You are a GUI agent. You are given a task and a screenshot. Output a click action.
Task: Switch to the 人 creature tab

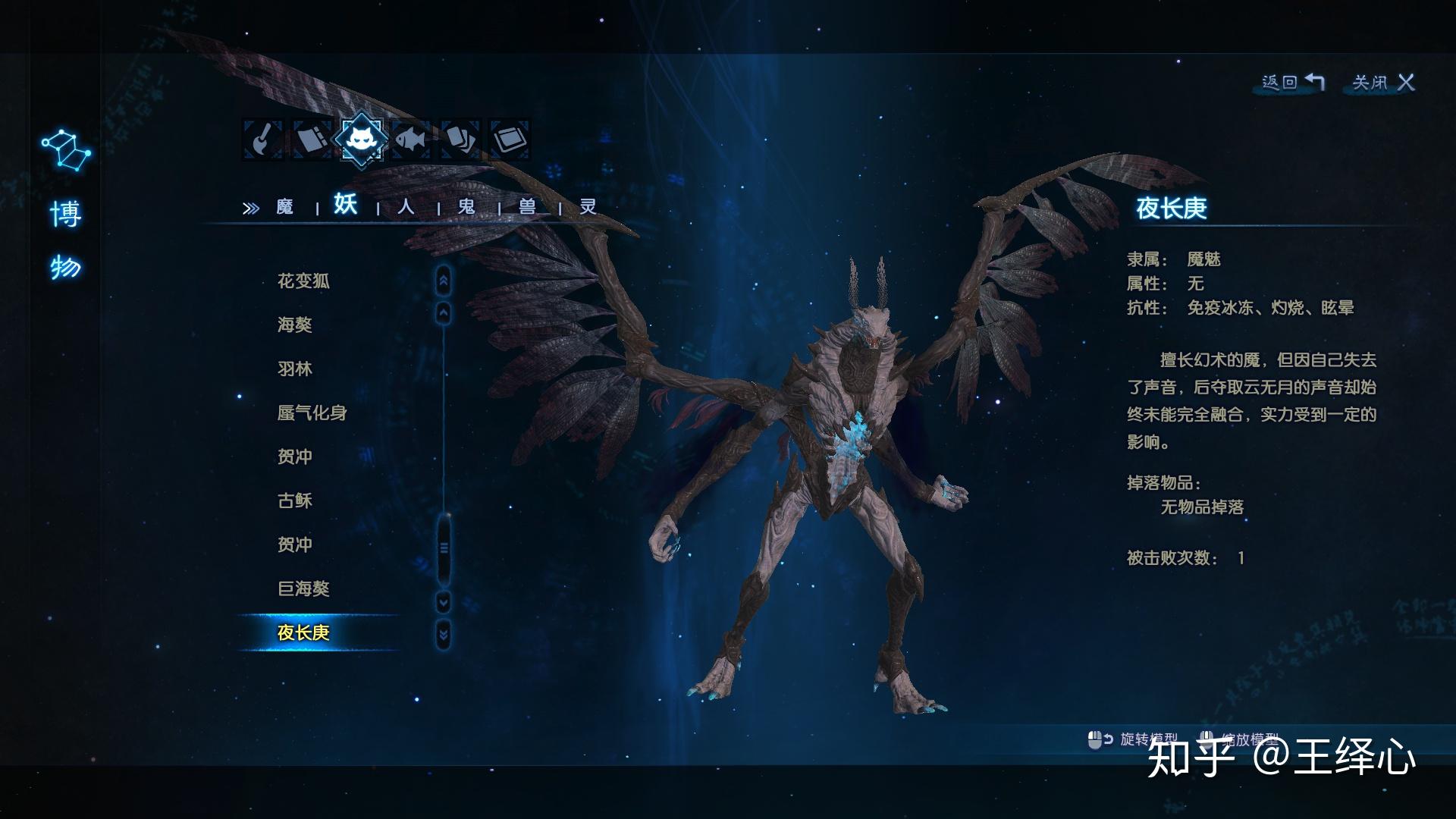(x=406, y=207)
